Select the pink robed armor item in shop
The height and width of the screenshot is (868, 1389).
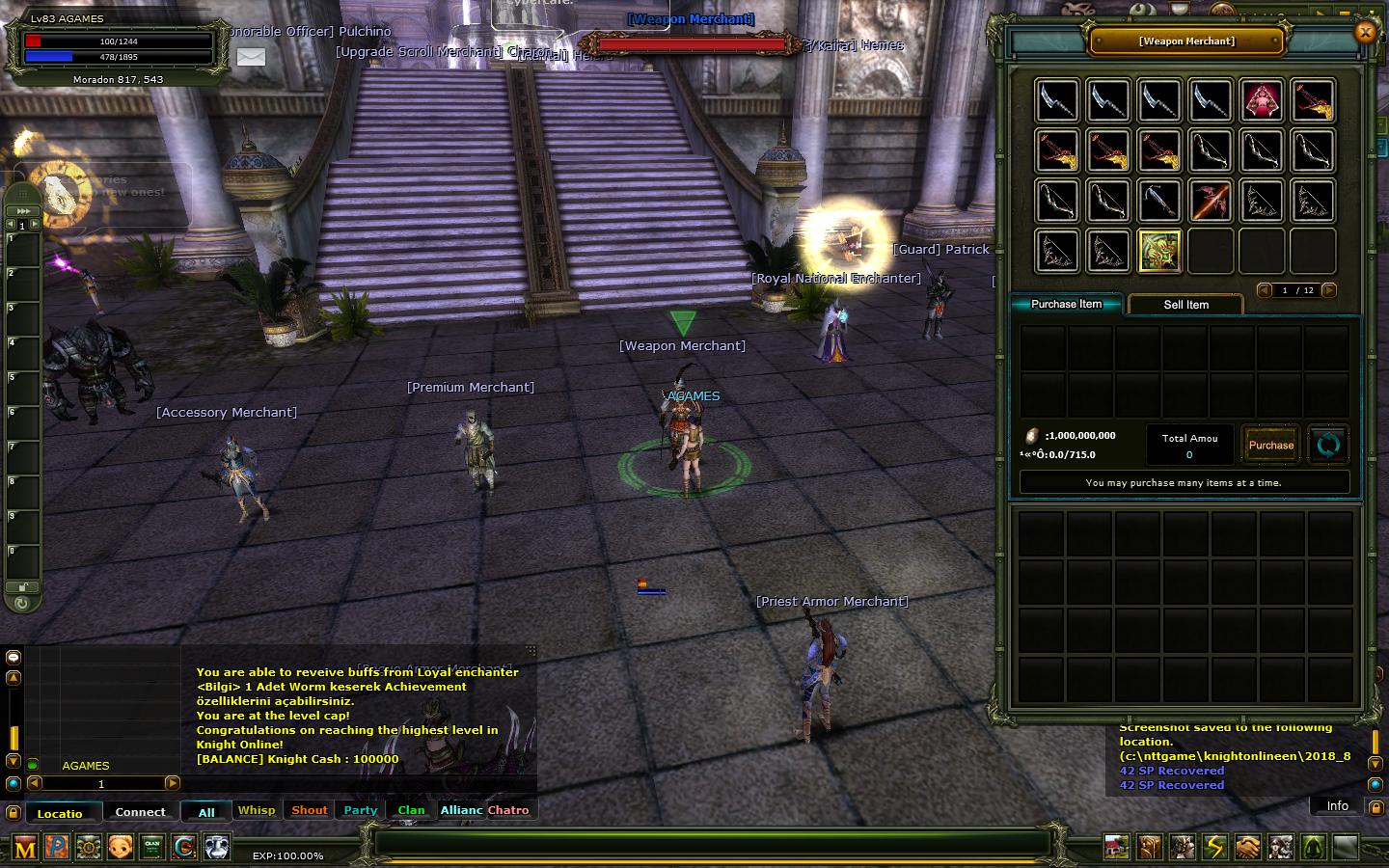(1262, 100)
